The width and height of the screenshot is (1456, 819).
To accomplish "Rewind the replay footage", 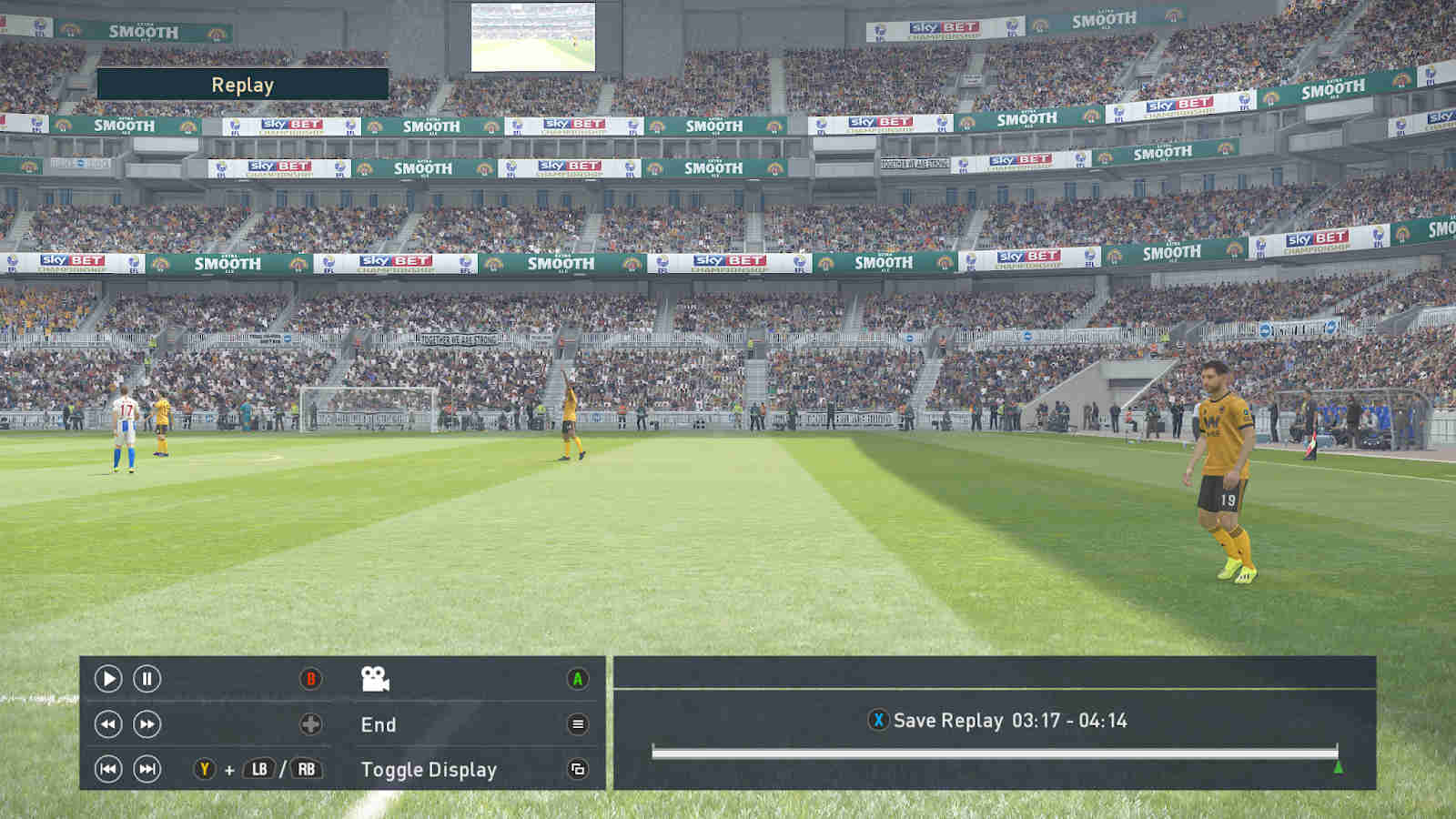I will pyautogui.click(x=107, y=724).
